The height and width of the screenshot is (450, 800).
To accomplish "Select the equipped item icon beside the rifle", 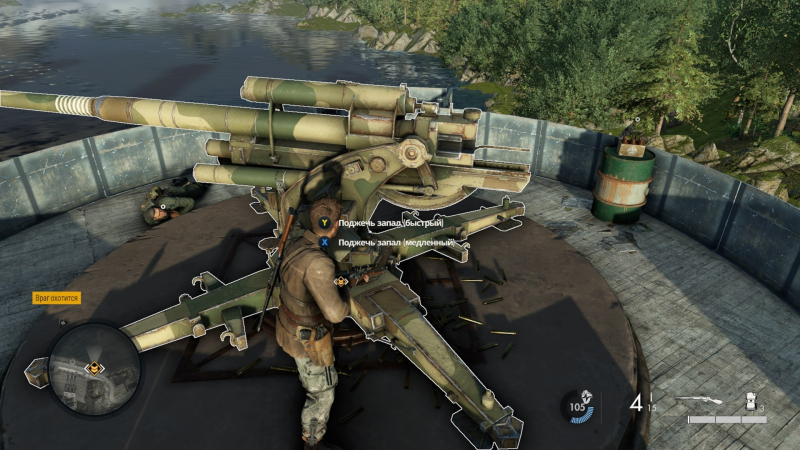I will [749, 402].
